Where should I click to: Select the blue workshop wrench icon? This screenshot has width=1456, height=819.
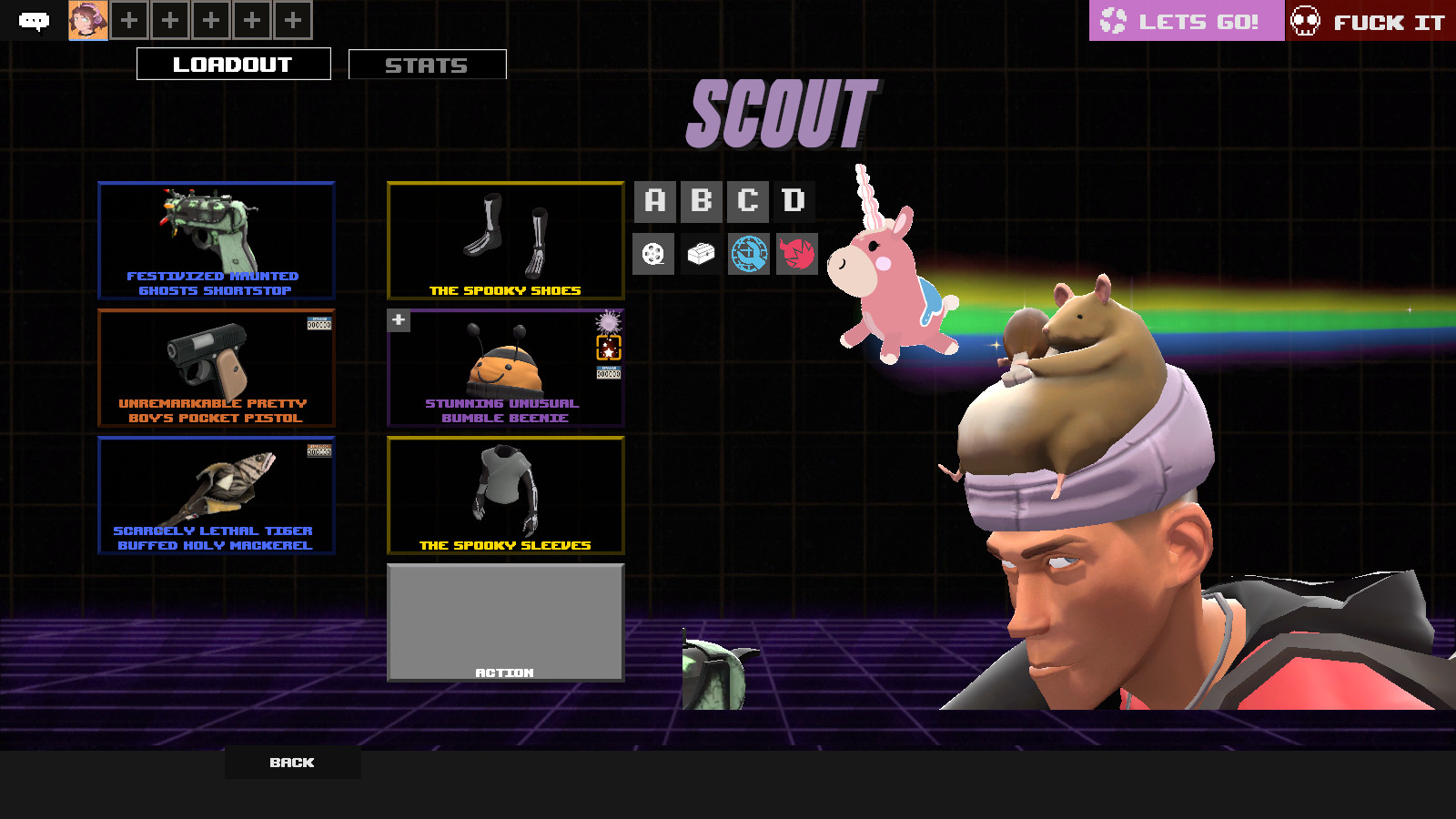click(x=751, y=255)
